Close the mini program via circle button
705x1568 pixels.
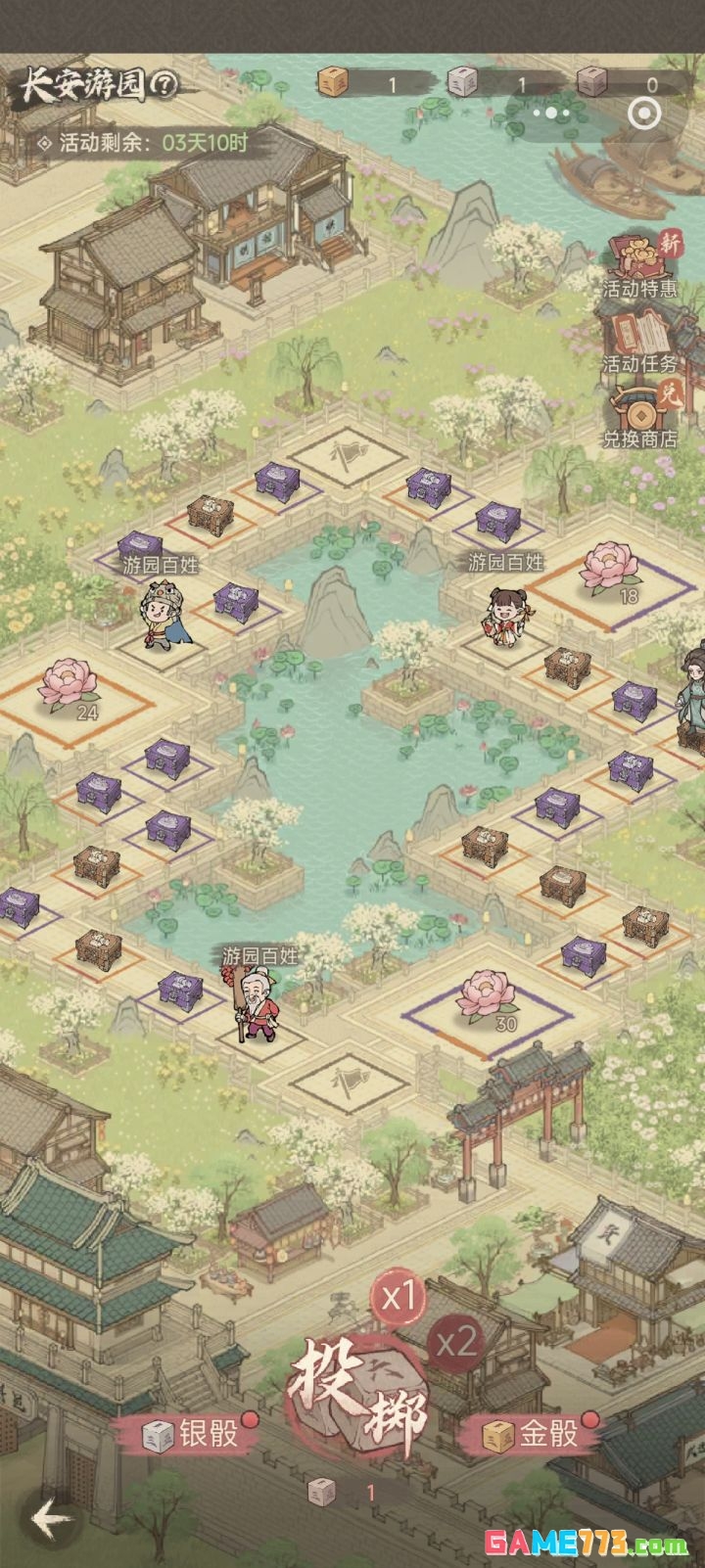(x=643, y=113)
